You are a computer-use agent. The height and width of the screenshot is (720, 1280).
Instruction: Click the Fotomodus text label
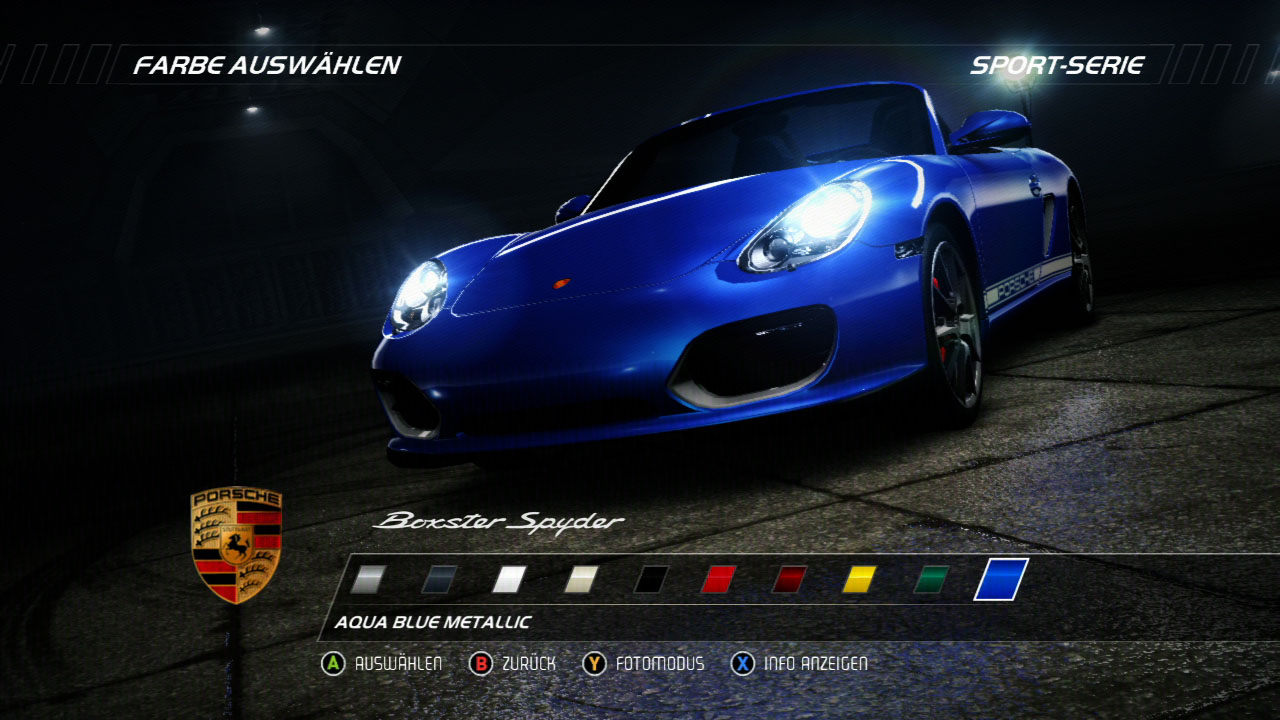coord(661,662)
